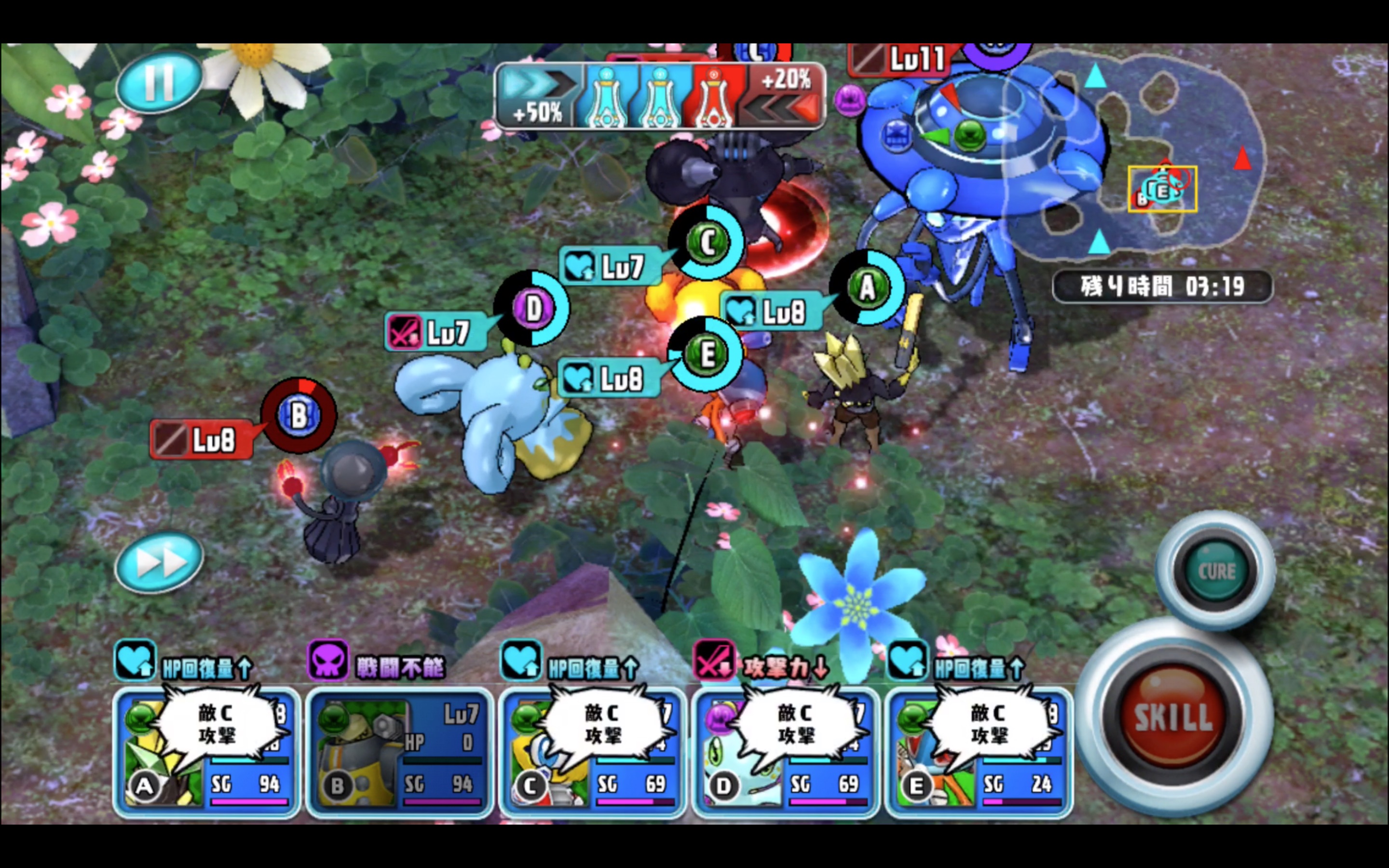1389x868 pixels.
Task: Activate the red SKILL button
Action: [x=1173, y=718]
